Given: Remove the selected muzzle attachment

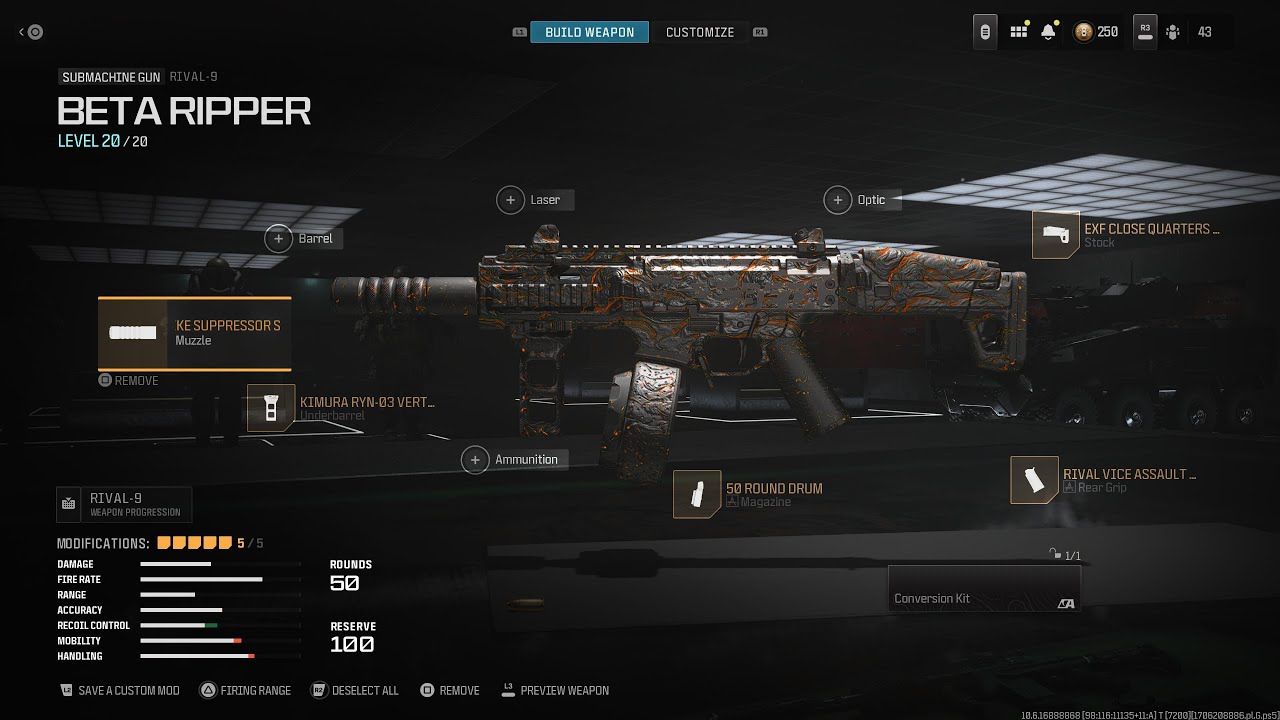Looking at the screenshot, I should (129, 381).
